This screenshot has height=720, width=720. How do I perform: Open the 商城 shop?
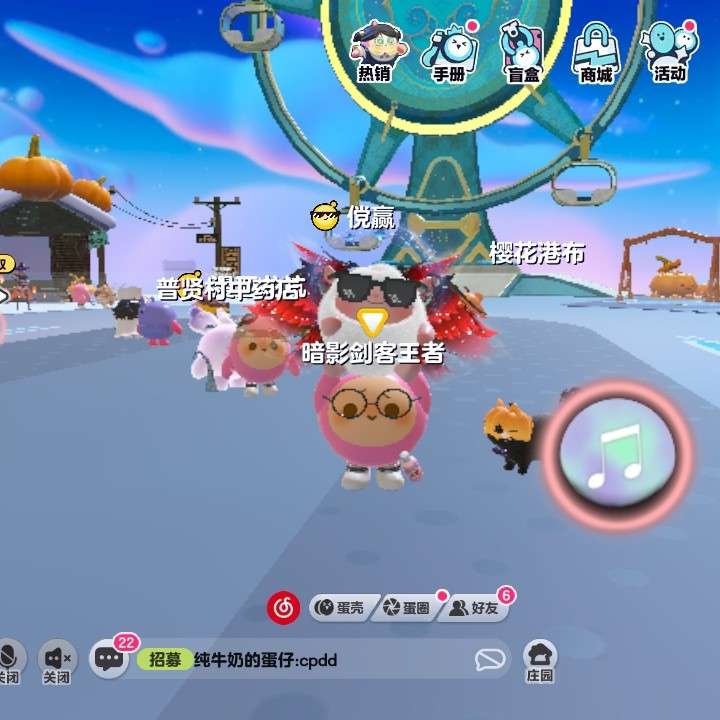tap(595, 52)
